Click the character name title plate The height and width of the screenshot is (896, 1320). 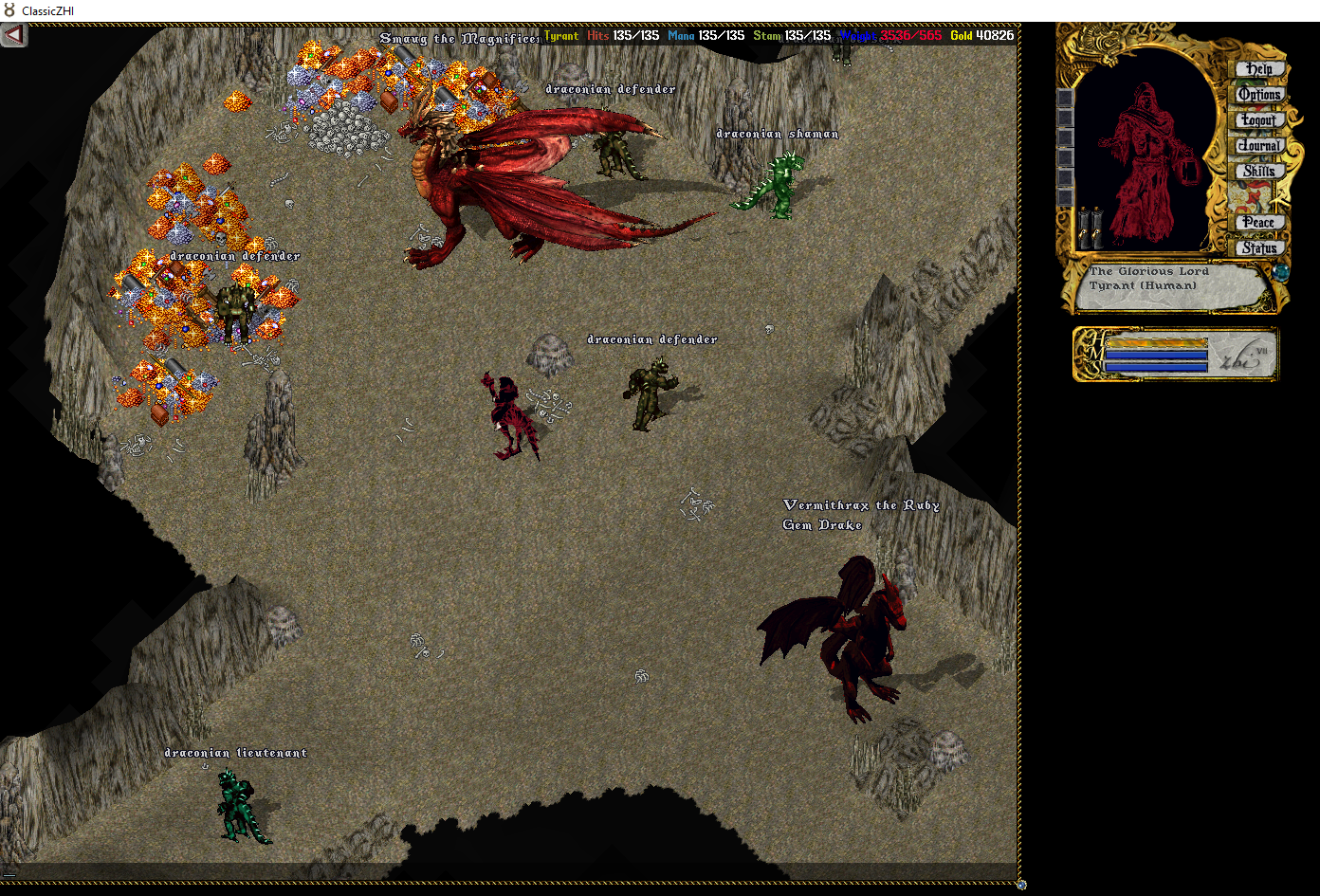pyautogui.click(x=1171, y=285)
